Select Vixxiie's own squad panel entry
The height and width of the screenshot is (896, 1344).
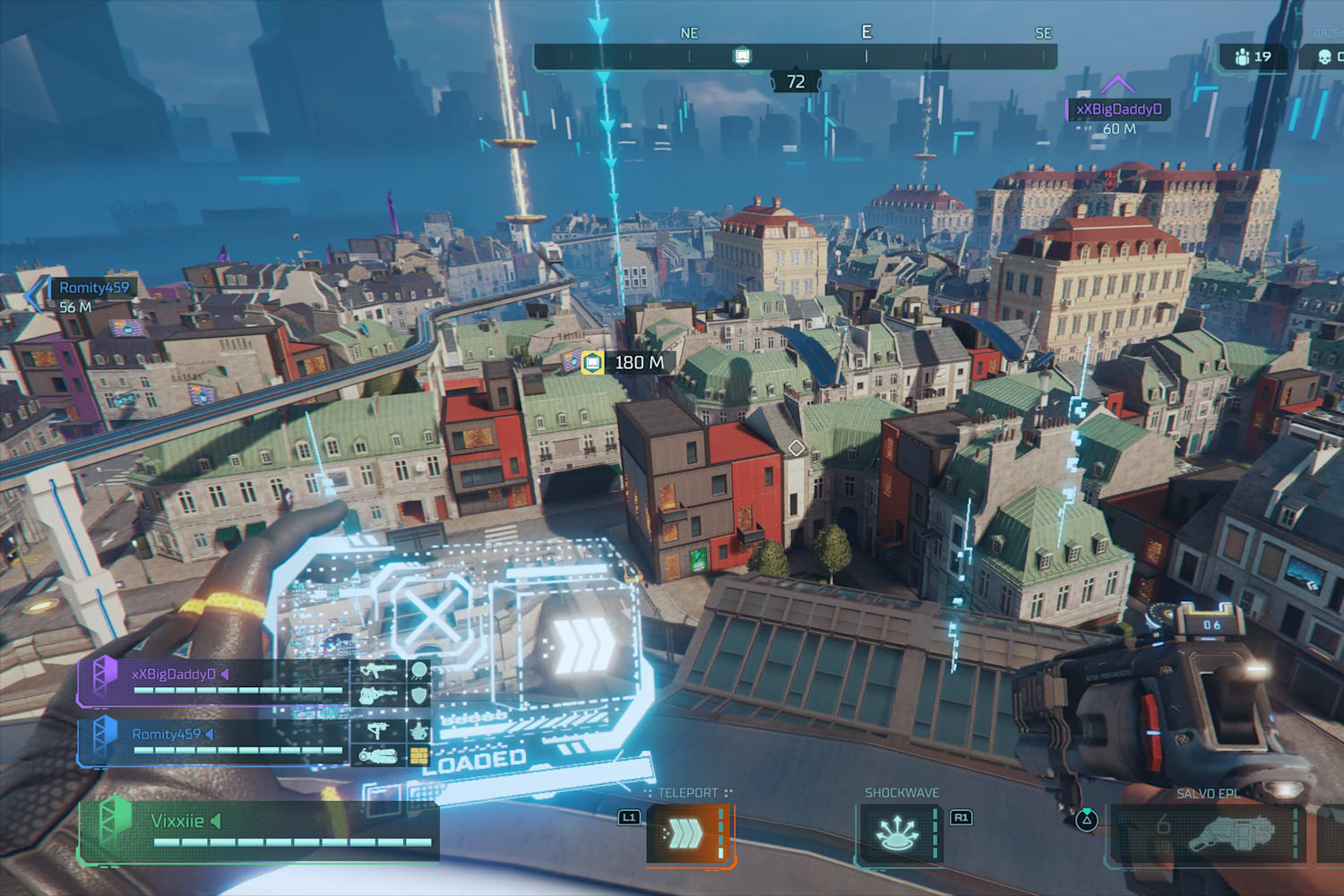click(x=260, y=830)
